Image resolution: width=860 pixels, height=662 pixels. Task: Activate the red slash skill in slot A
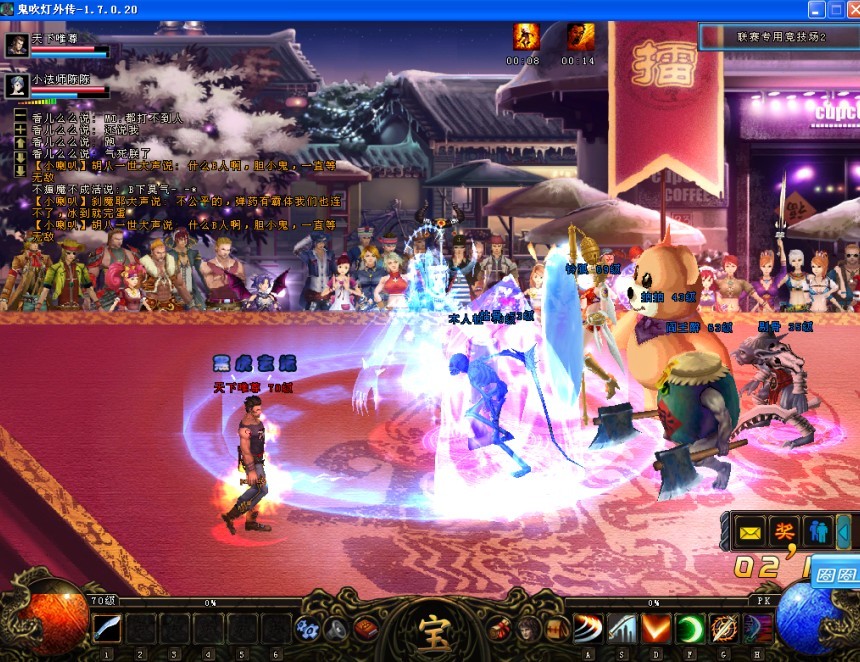click(x=587, y=629)
